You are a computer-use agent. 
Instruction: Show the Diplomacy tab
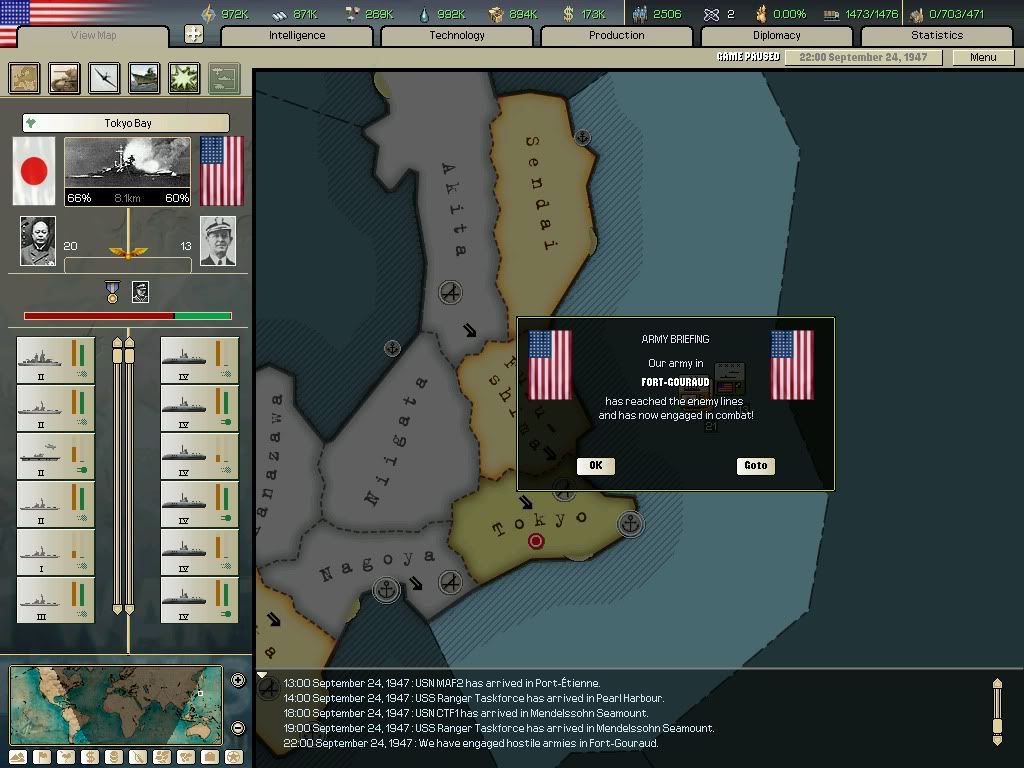pyautogui.click(x=777, y=36)
